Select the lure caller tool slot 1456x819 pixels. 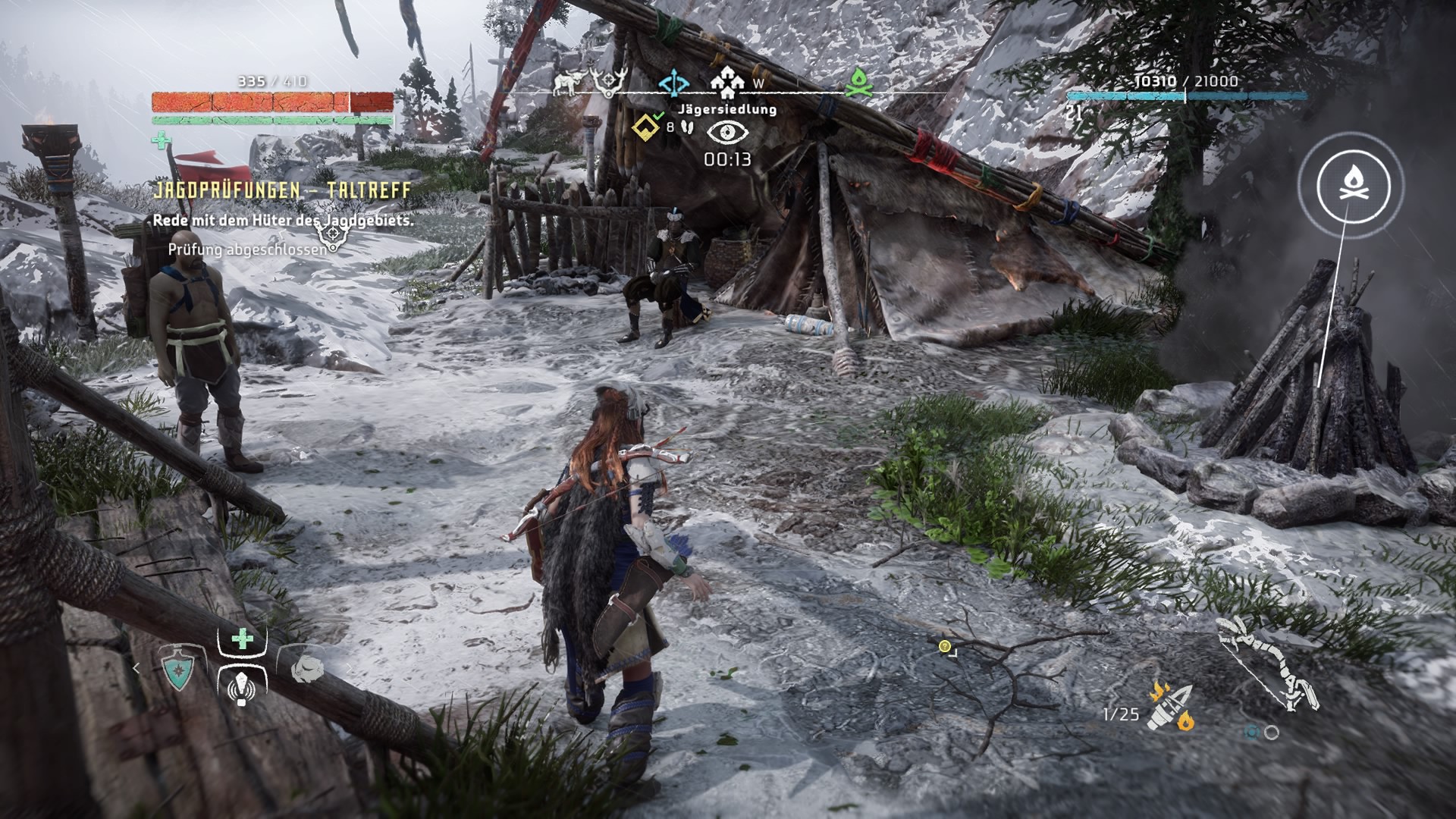click(x=242, y=687)
